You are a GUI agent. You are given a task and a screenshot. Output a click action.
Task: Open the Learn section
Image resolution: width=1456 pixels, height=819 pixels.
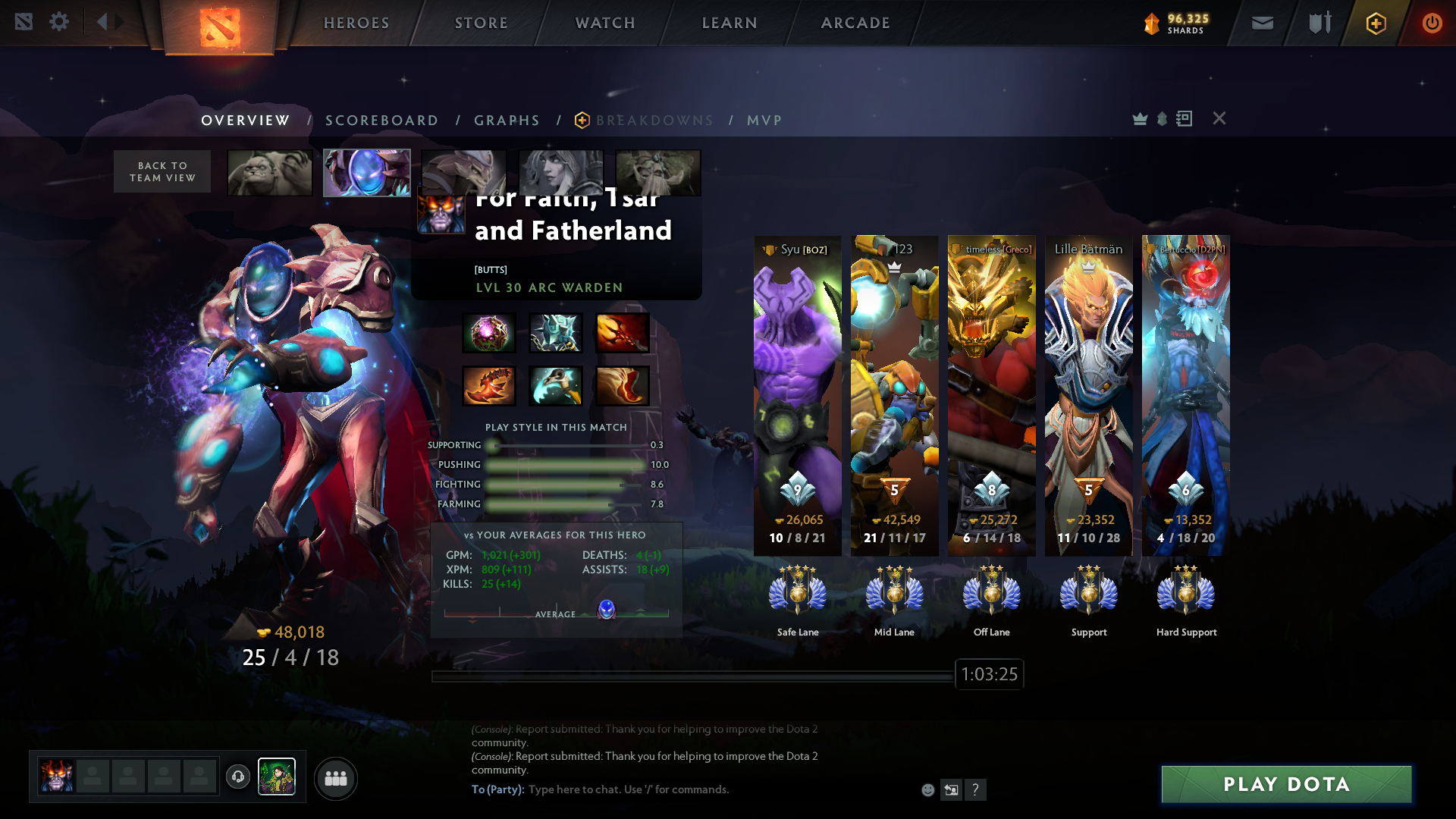tap(730, 23)
